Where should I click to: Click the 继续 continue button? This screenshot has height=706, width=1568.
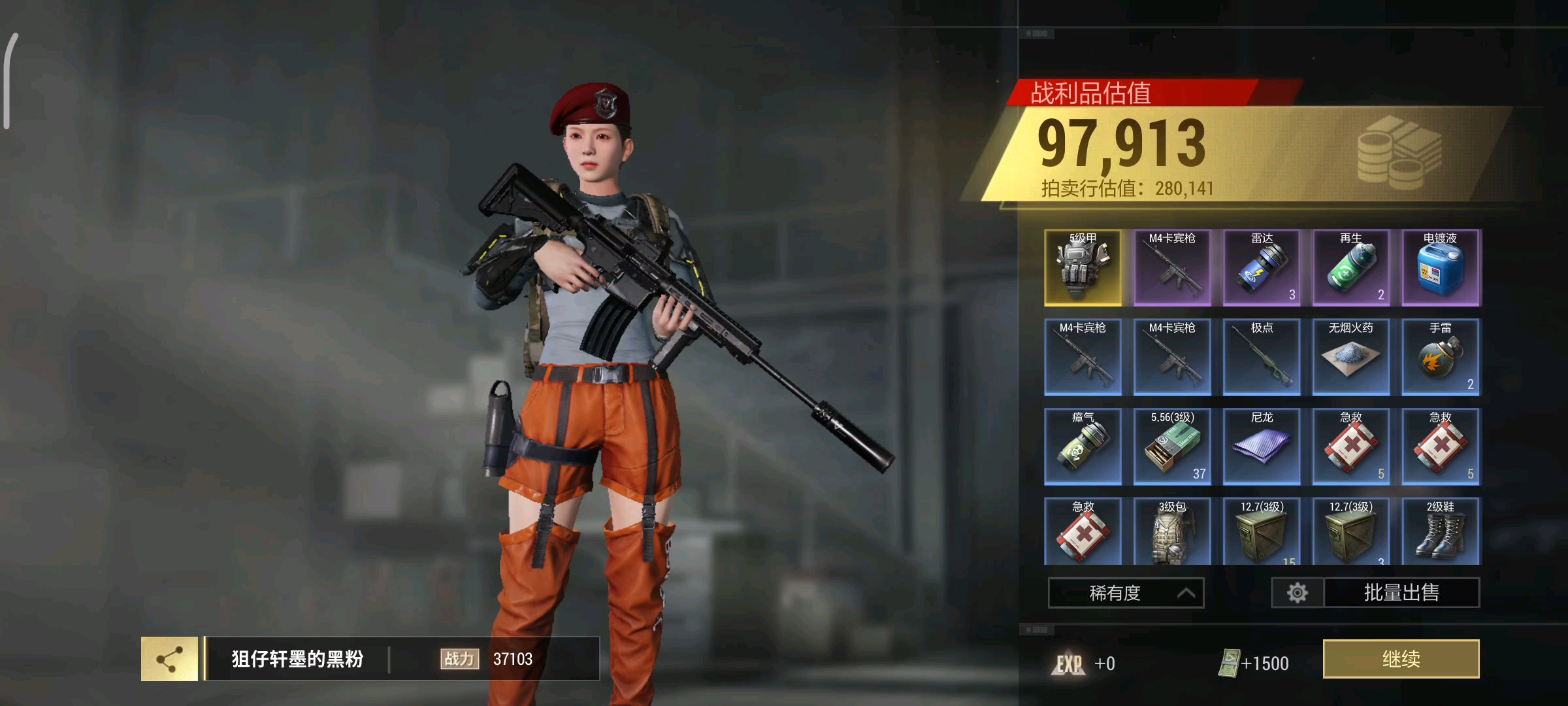click(x=1401, y=659)
